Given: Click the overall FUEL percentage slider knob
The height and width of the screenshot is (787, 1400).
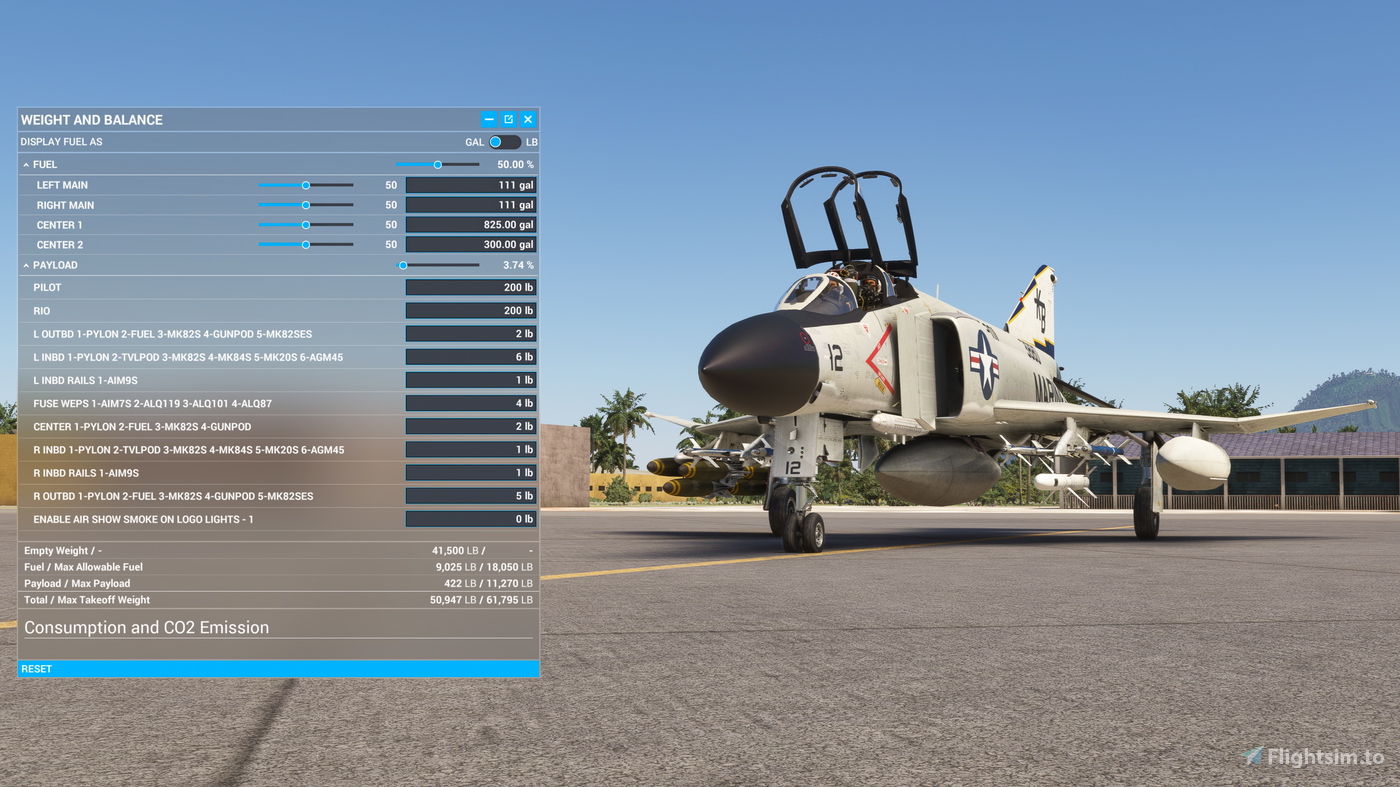Looking at the screenshot, I should (437, 163).
